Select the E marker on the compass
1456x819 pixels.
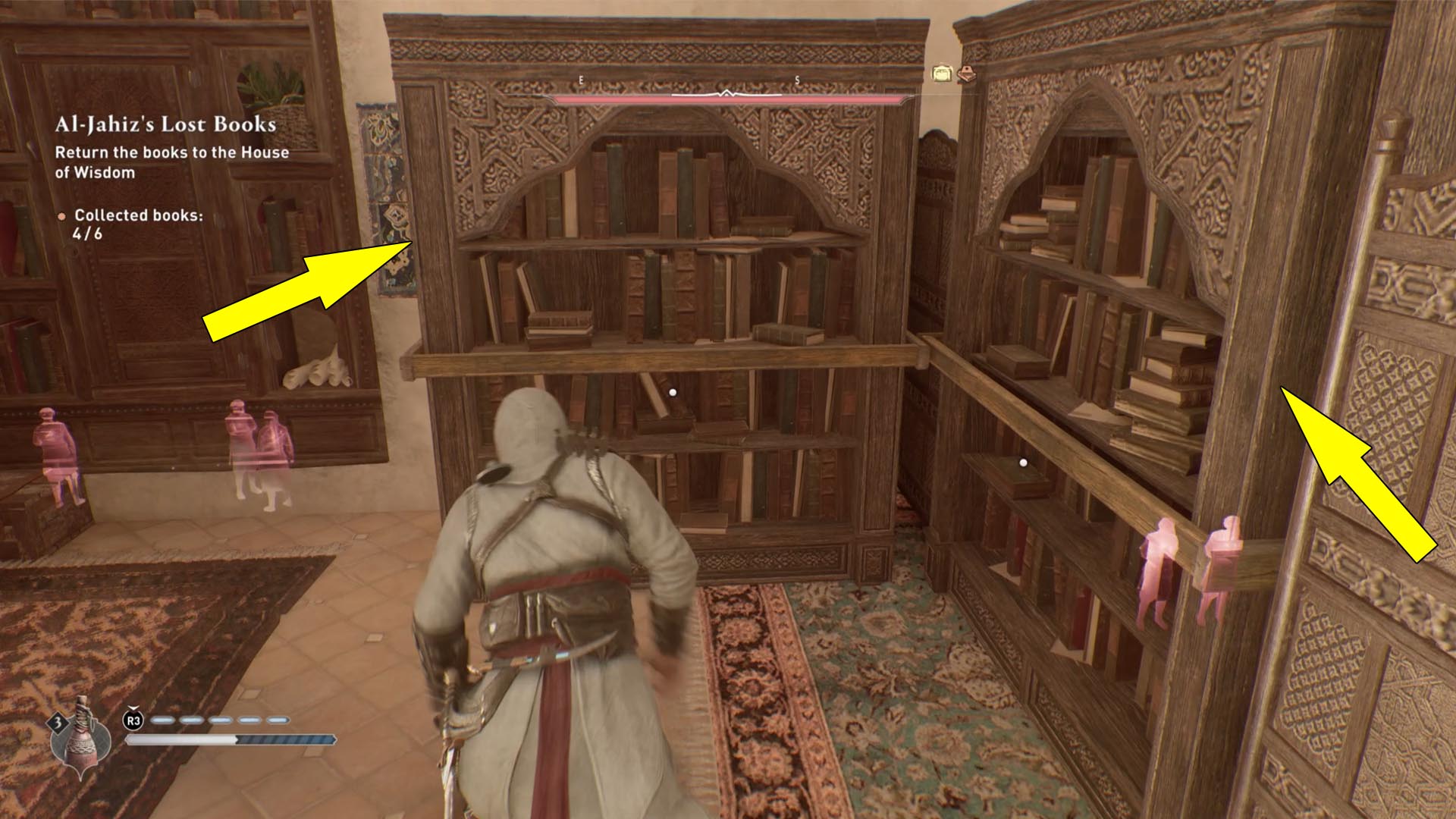[x=580, y=78]
